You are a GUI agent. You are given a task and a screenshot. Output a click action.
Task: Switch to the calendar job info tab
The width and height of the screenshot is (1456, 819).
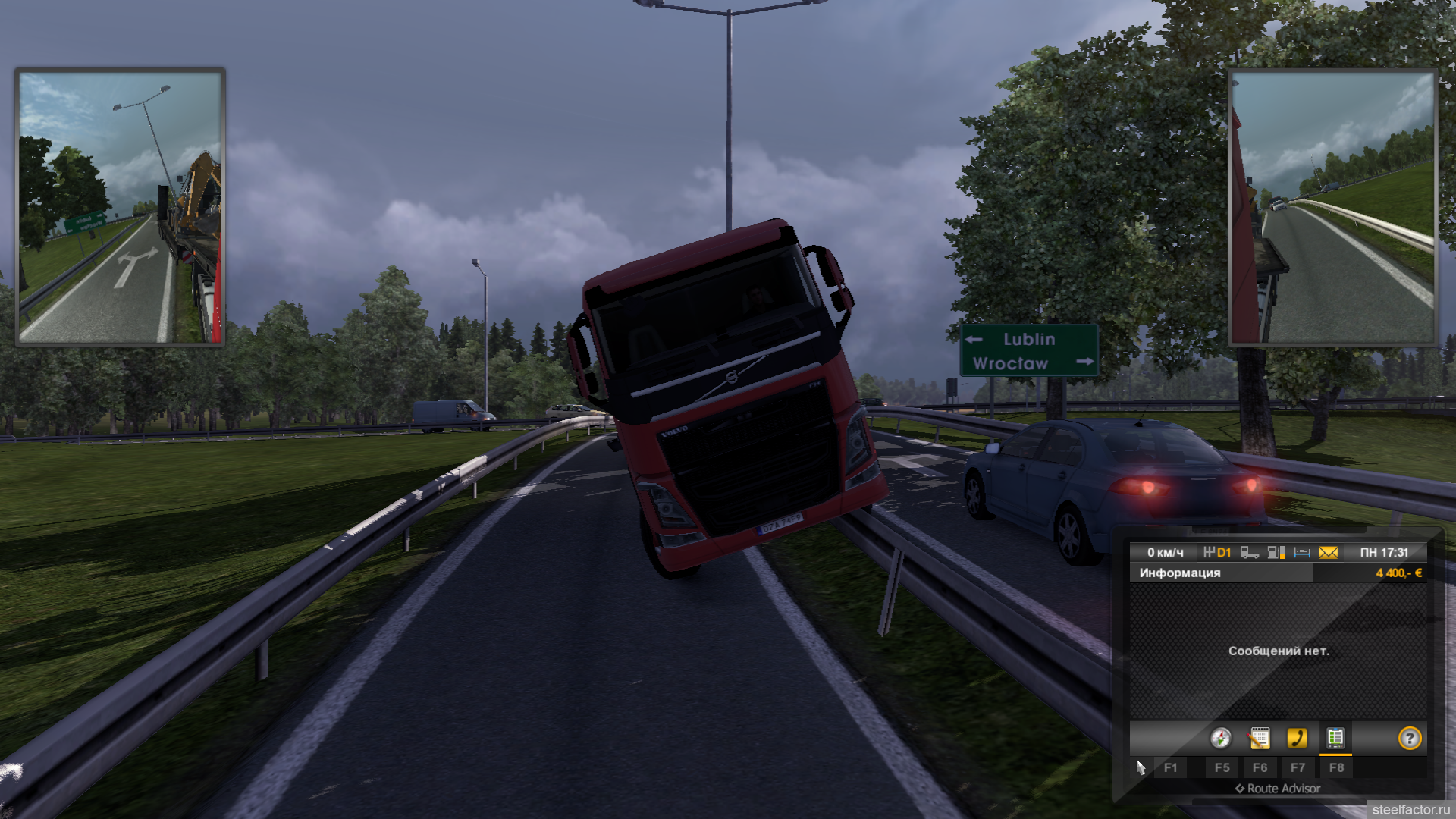pos(1260,738)
